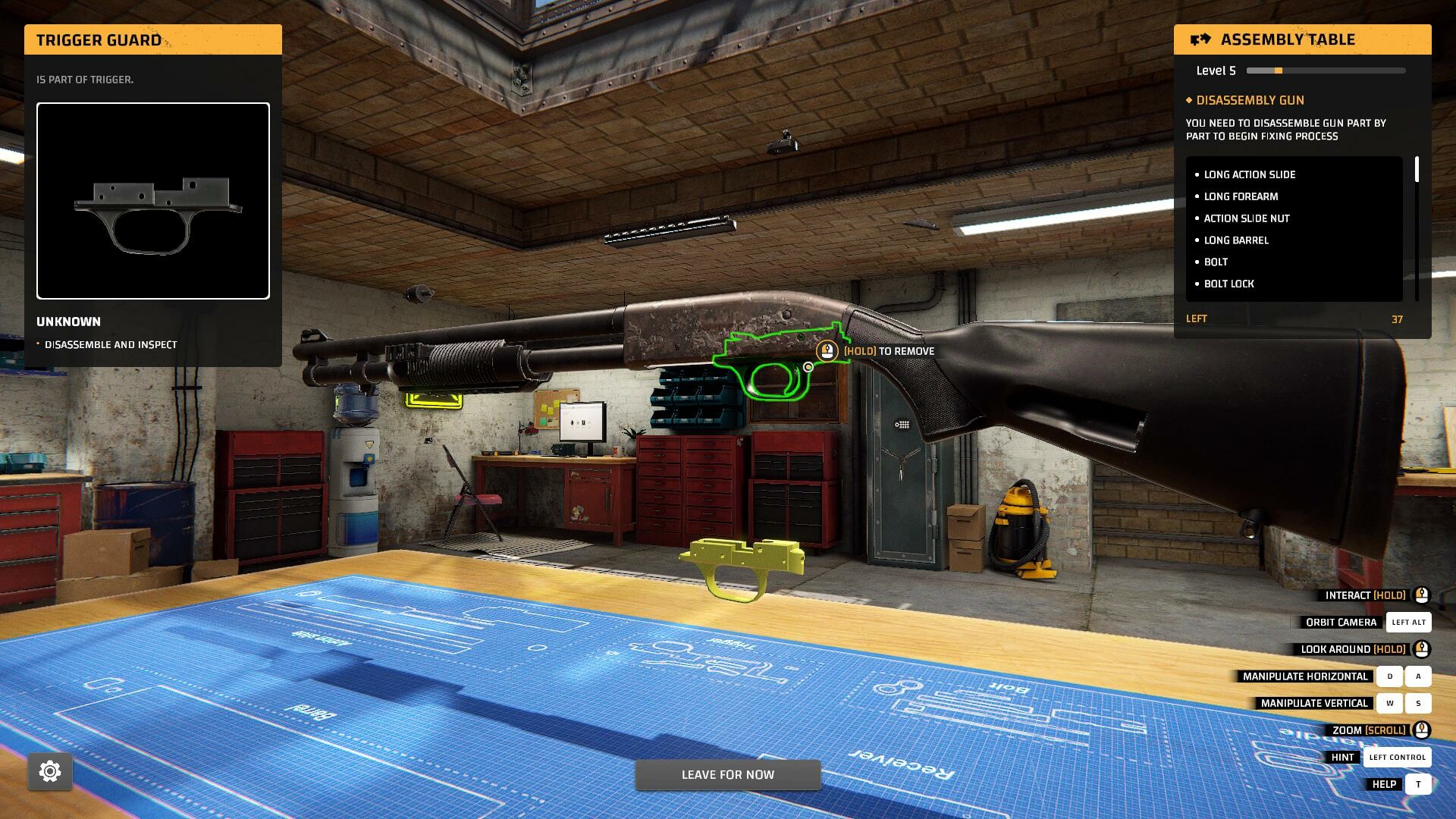
Task: Click the Level 5 progress bar
Action: [x=1325, y=70]
